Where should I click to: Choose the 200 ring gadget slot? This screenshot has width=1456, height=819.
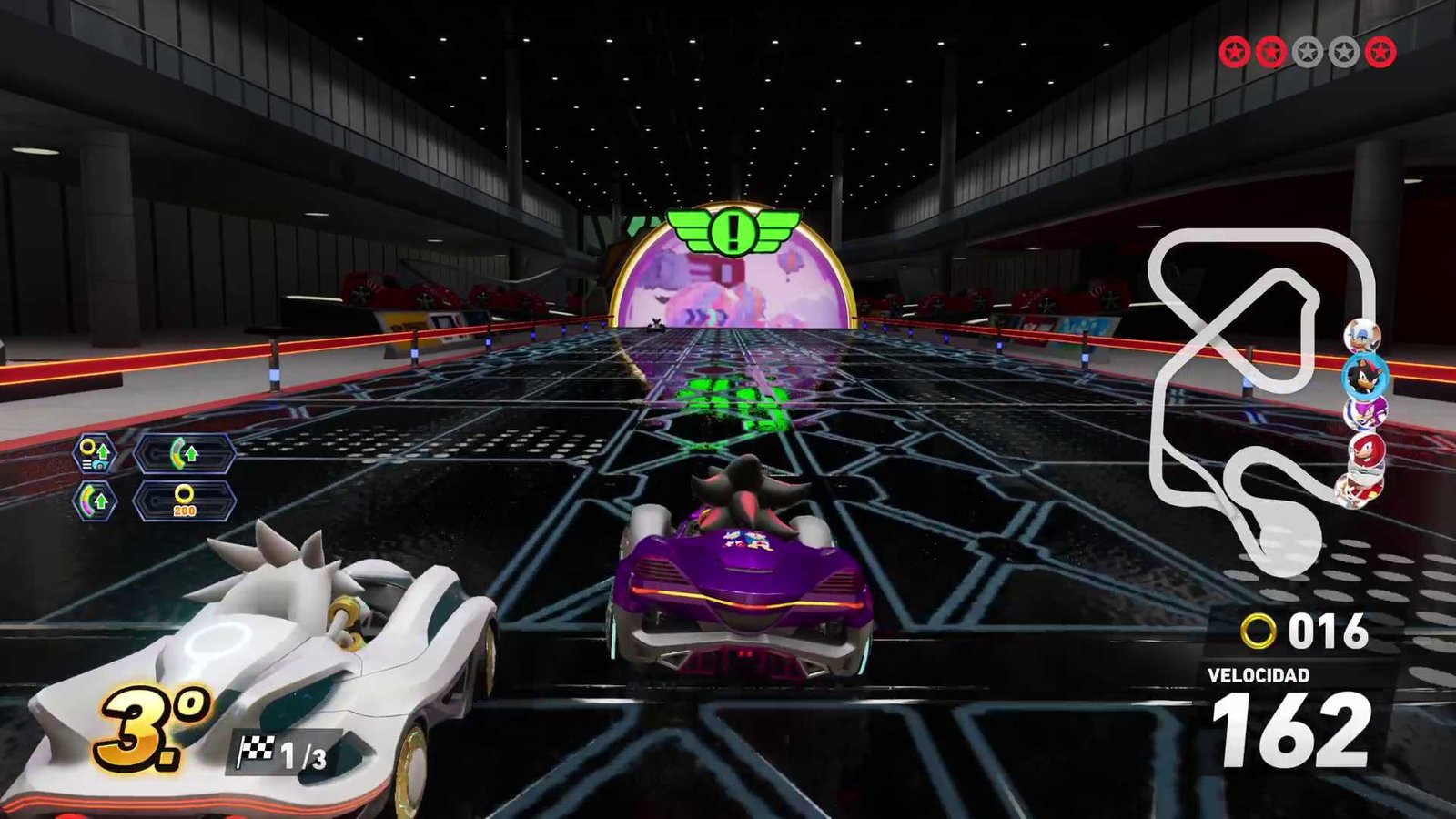185,500
